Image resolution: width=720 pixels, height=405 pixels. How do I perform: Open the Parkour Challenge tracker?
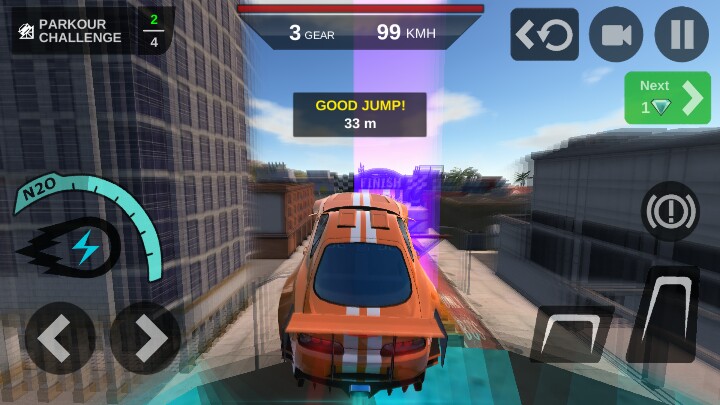(92, 31)
